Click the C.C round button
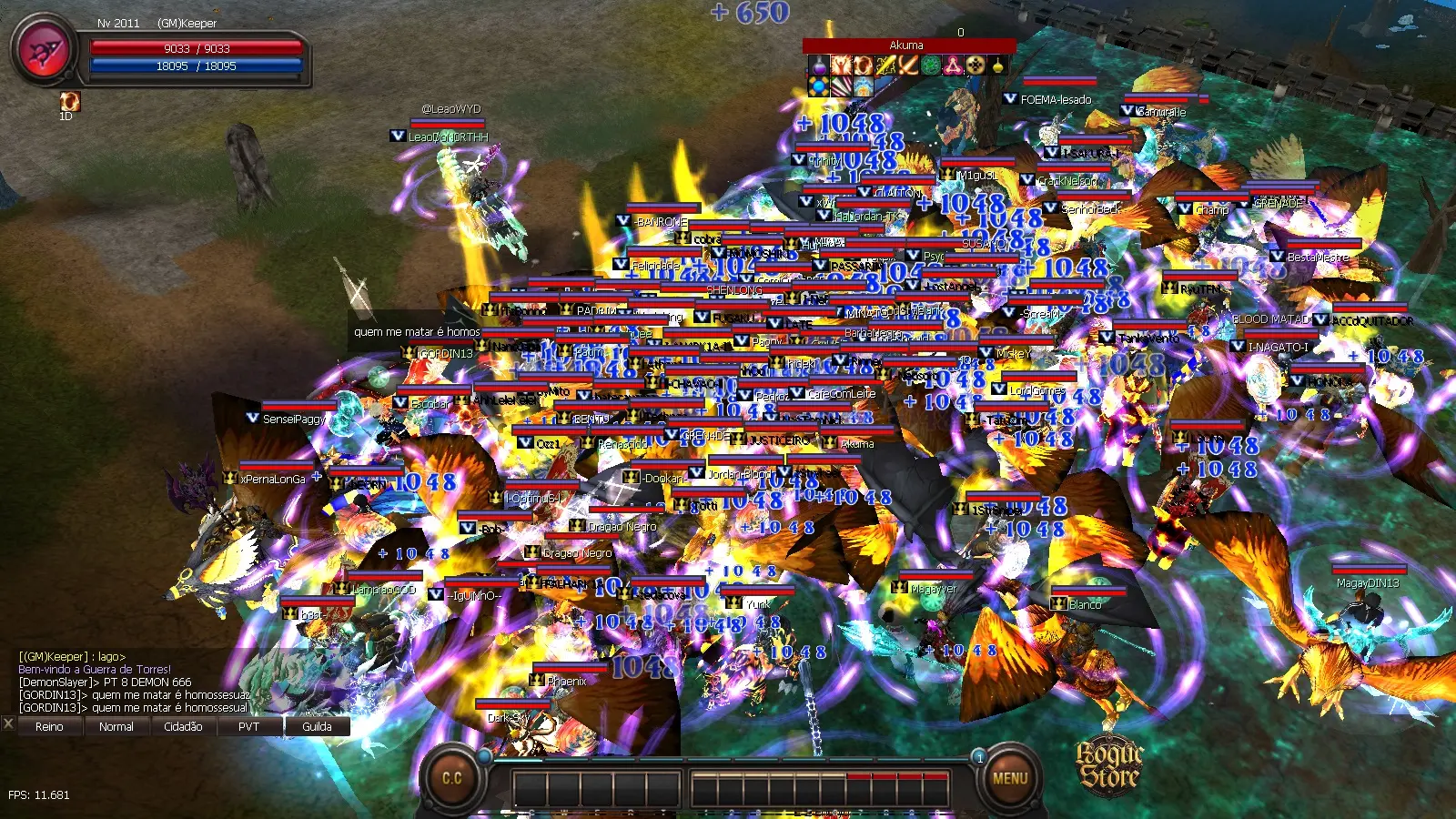Viewport: 1456px width, 819px height. tap(452, 778)
